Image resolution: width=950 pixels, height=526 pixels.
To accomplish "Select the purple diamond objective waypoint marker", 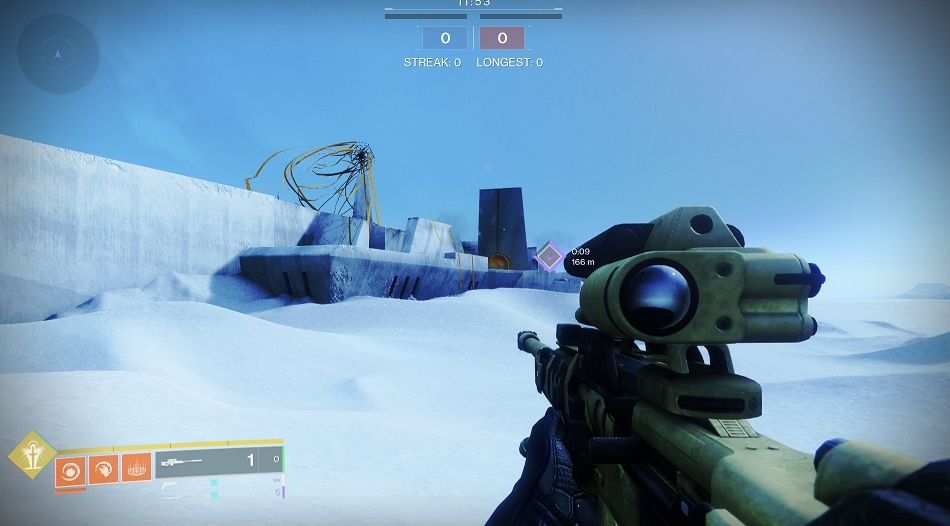I will [549, 257].
